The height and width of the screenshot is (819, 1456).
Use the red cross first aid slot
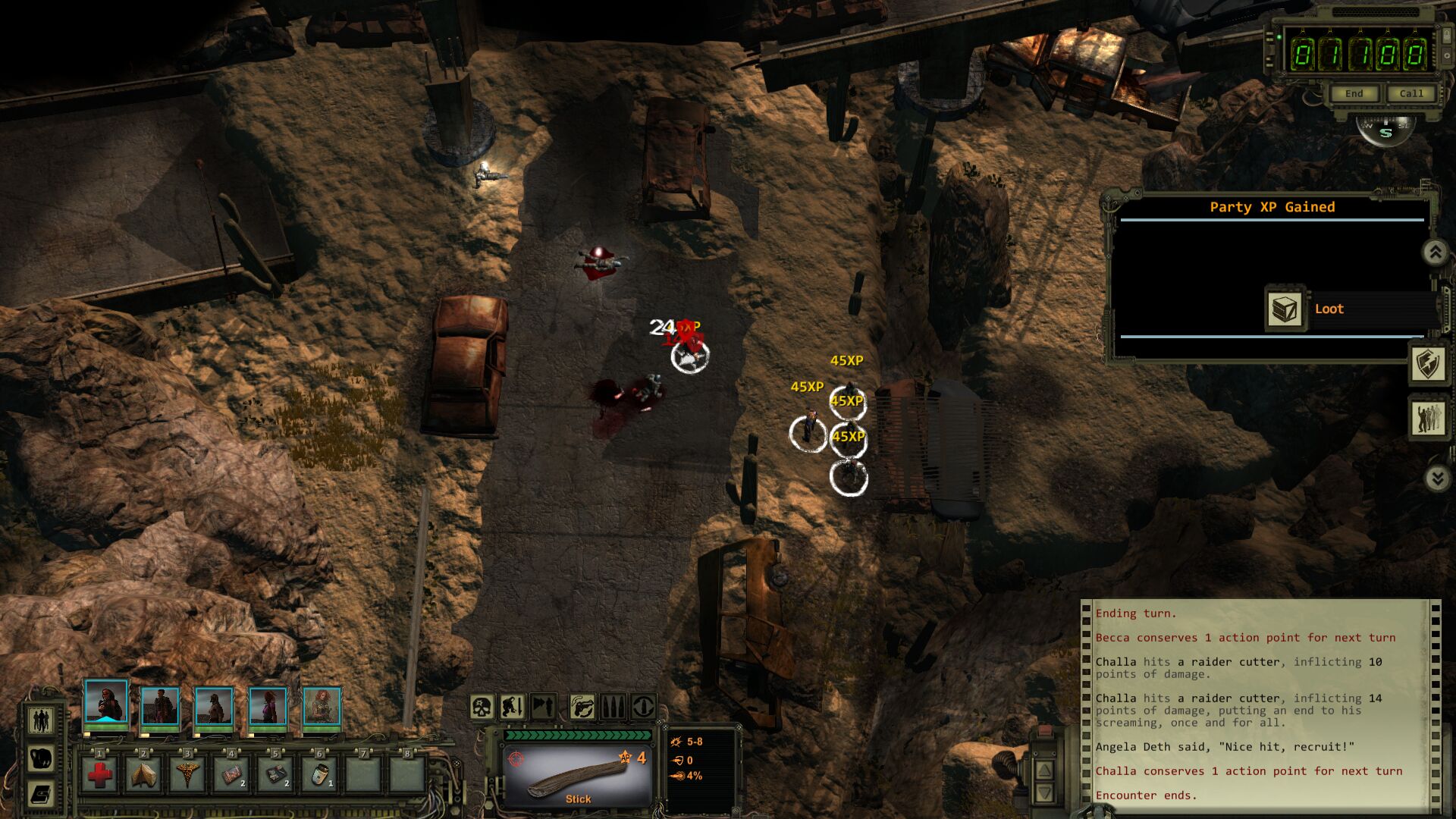99,775
